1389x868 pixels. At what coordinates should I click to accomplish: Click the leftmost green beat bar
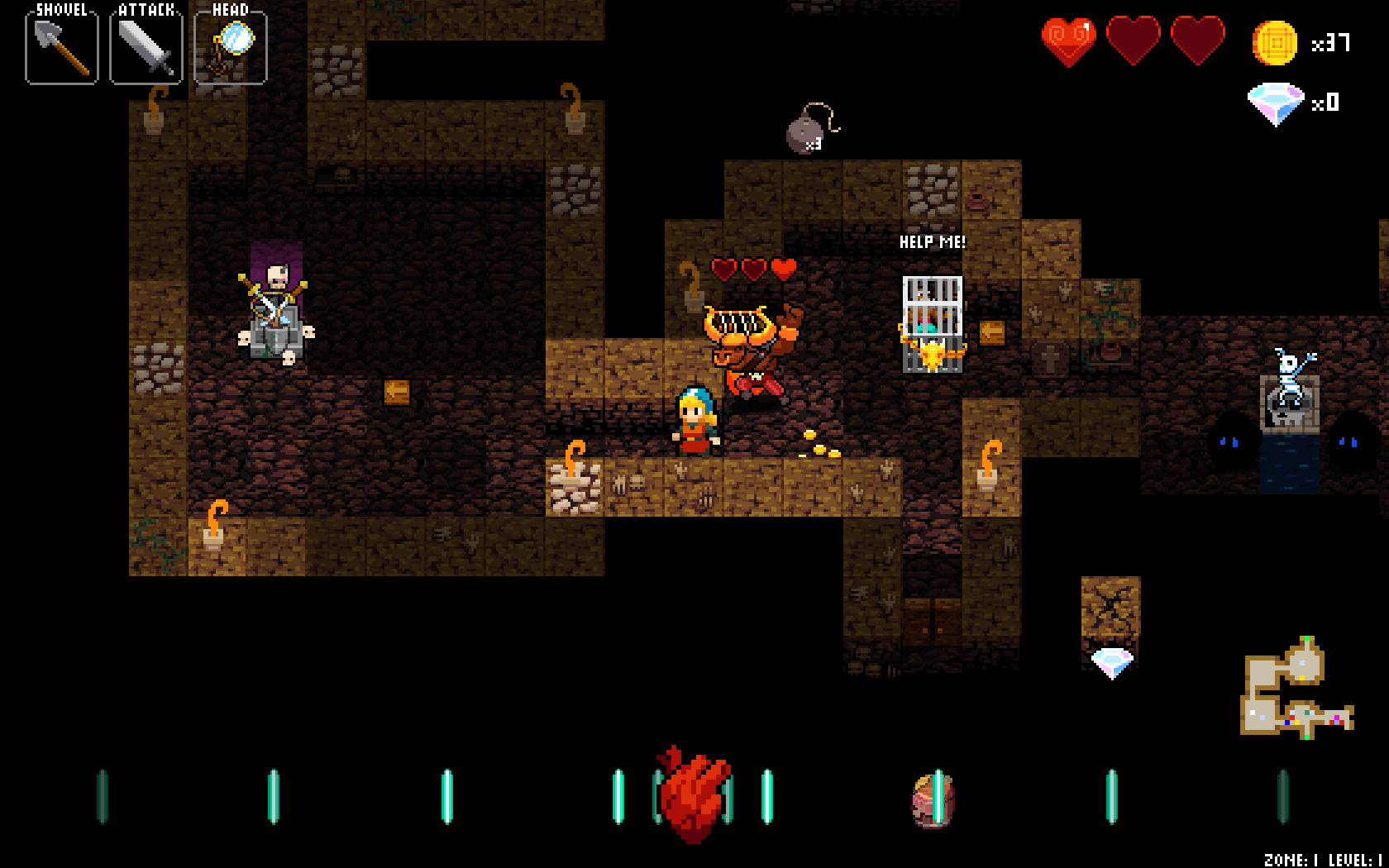tap(102, 798)
